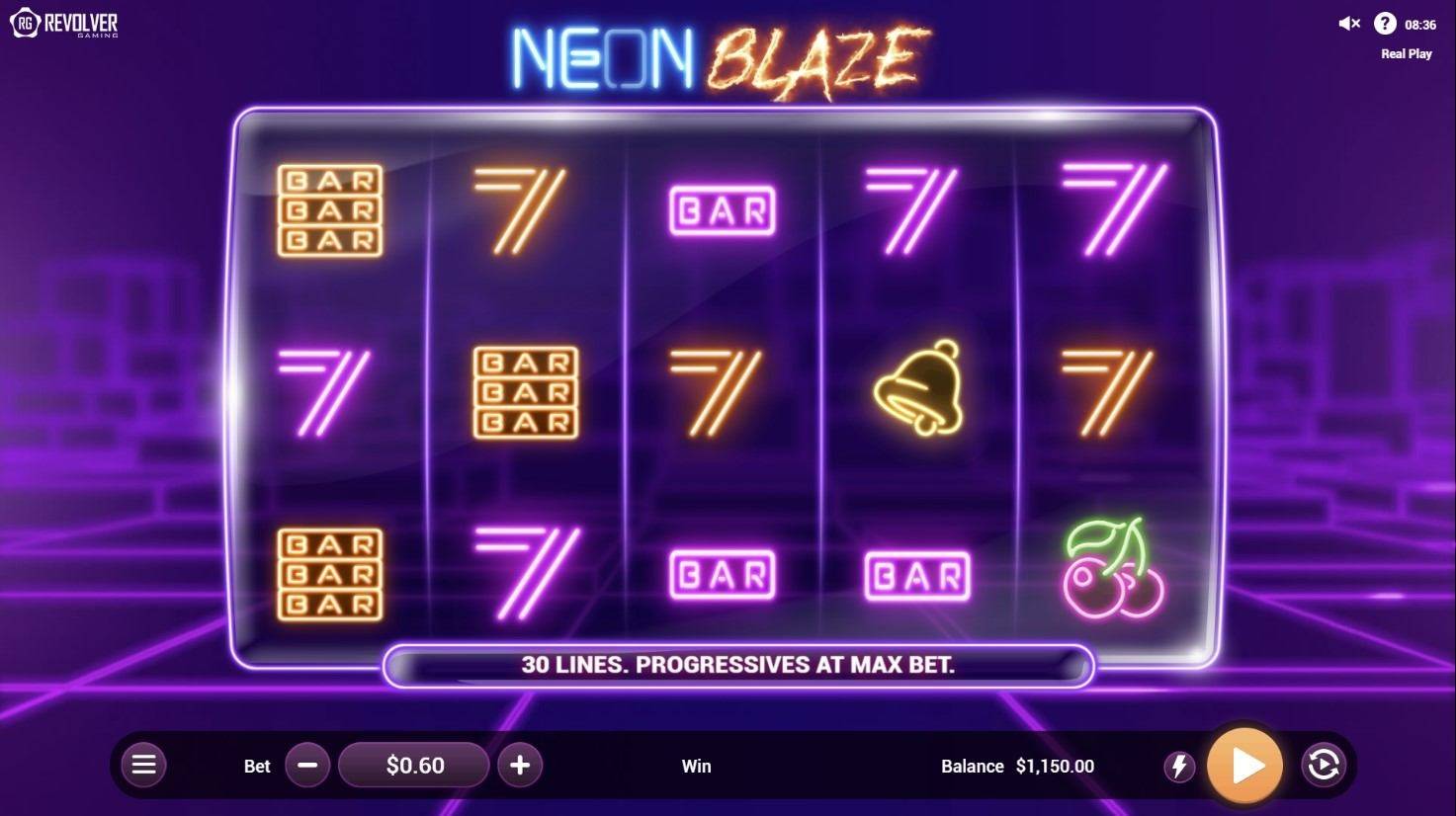The width and height of the screenshot is (1456, 816).
Task: Switch to Real Play mode
Action: point(1405,53)
